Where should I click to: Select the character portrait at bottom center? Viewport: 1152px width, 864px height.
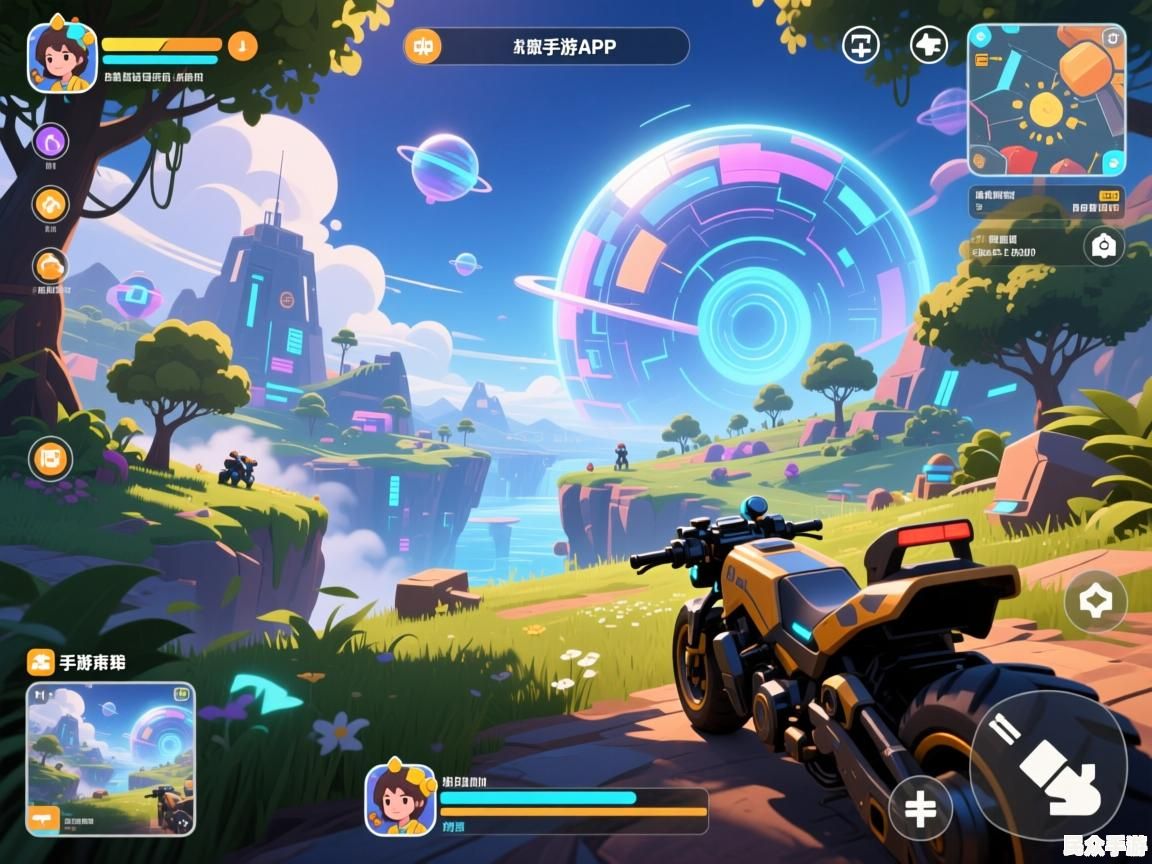400,799
